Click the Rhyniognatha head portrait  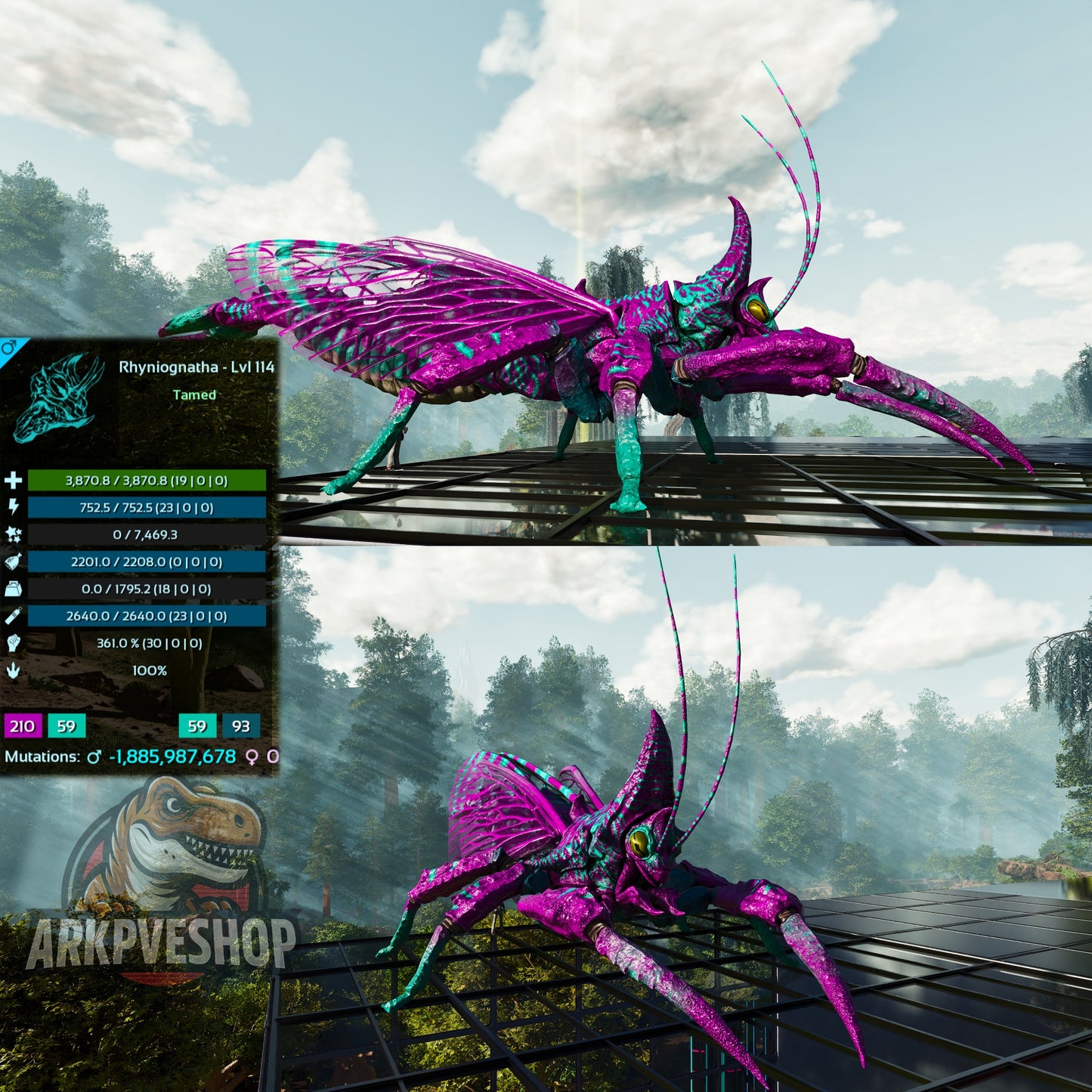tap(59, 397)
